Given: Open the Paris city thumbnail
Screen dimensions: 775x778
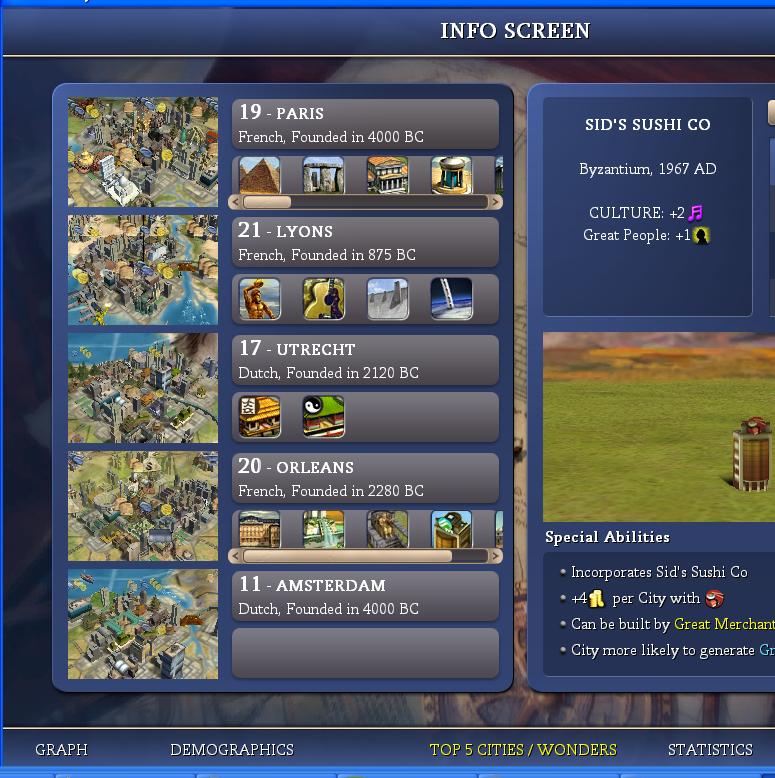Looking at the screenshot, I should point(143,152).
